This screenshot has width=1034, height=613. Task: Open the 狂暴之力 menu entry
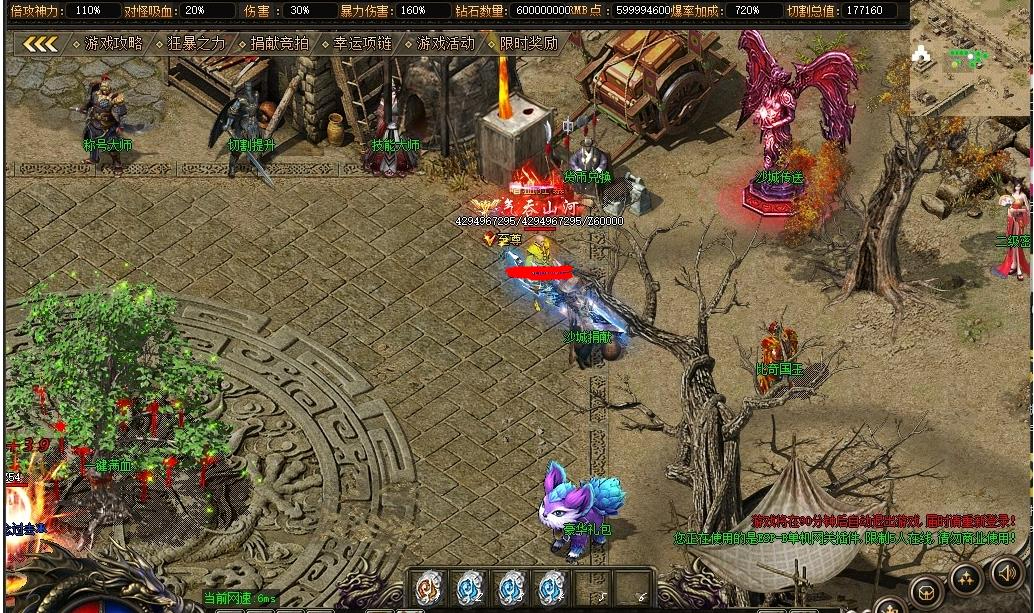coord(197,44)
